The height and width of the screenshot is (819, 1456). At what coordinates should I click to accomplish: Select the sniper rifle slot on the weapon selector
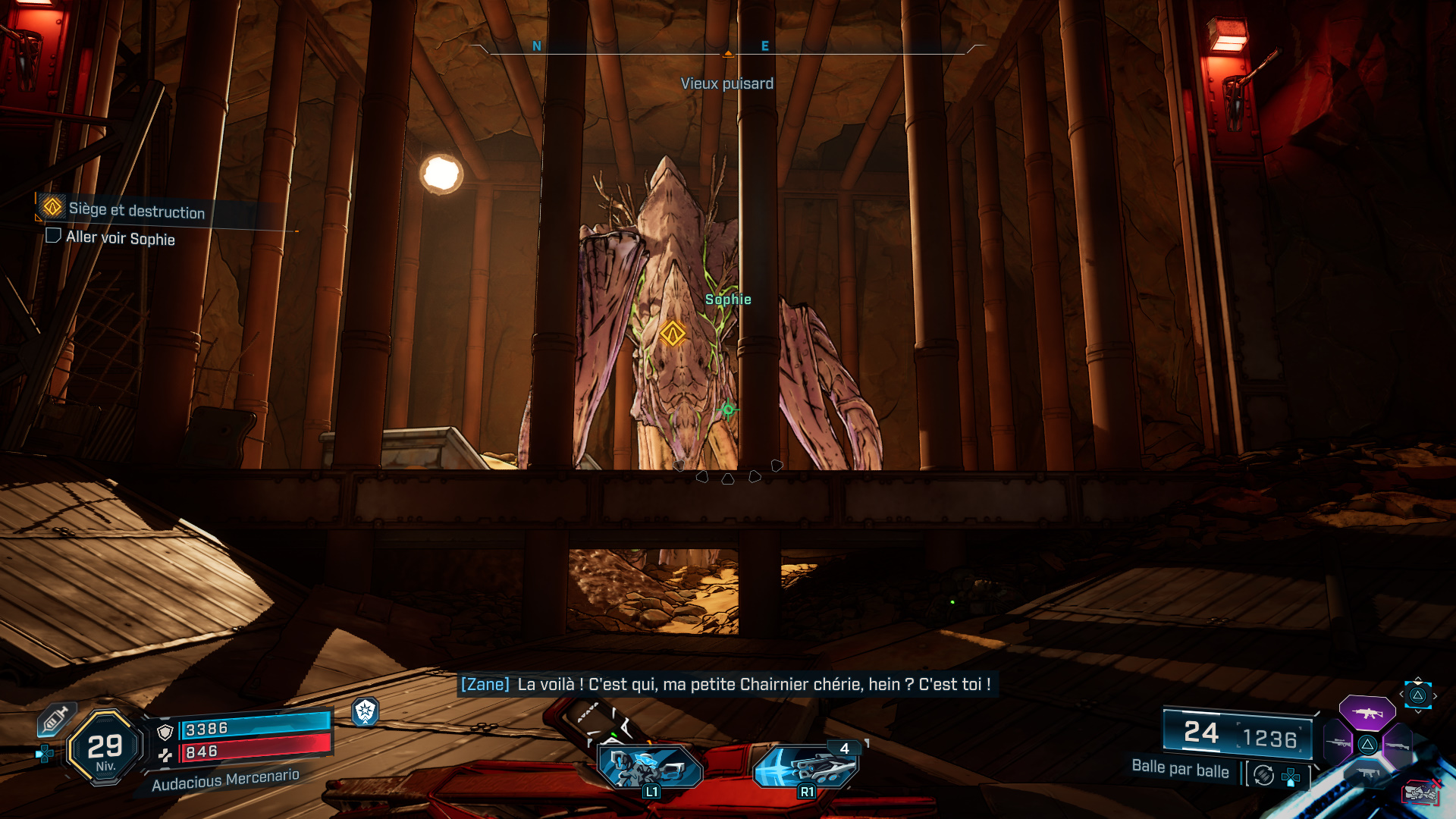(1338, 742)
